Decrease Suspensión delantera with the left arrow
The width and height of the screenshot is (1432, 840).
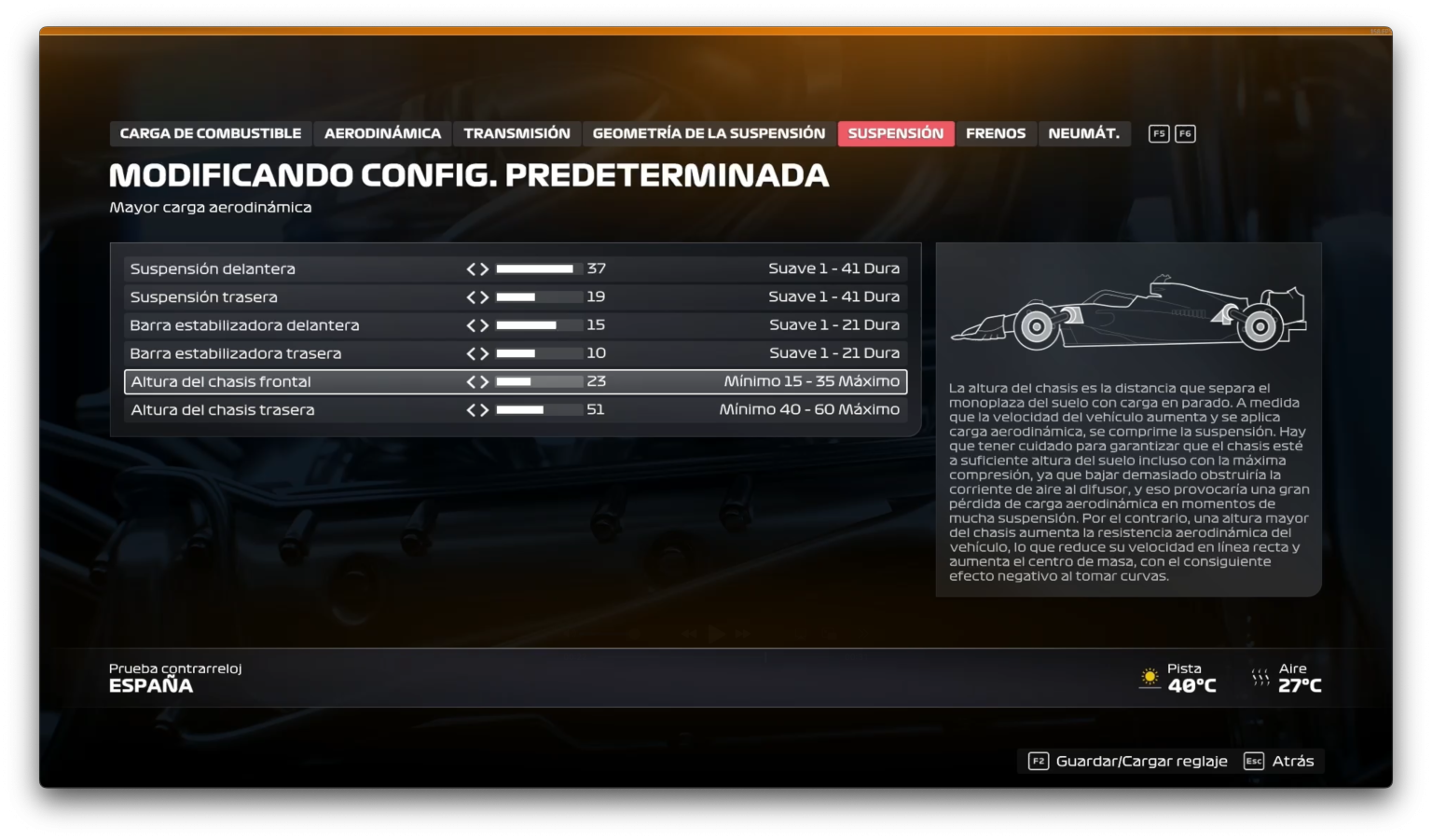(x=472, y=269)
